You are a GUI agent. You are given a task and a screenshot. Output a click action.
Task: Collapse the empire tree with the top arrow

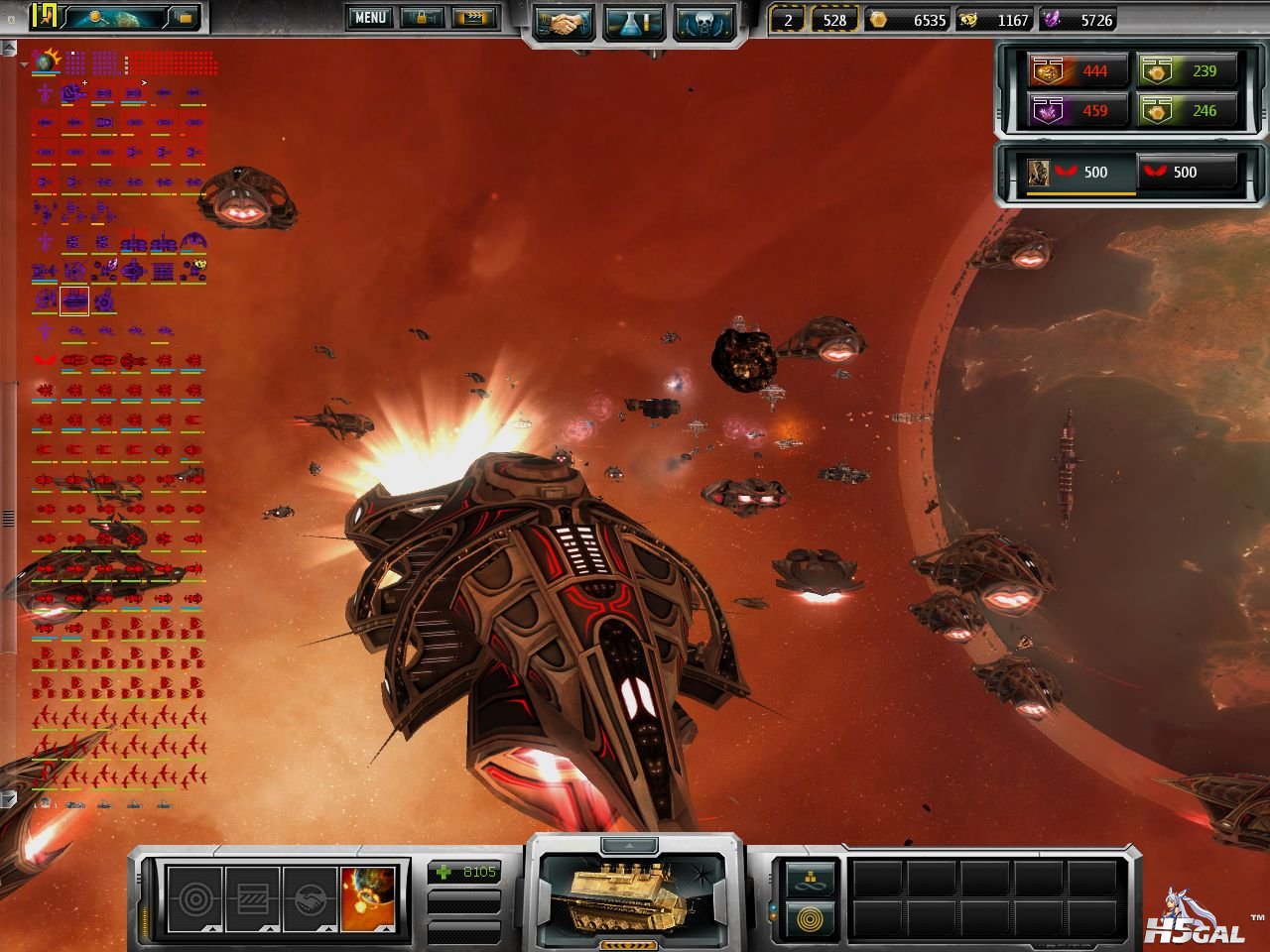coord(24,64)
